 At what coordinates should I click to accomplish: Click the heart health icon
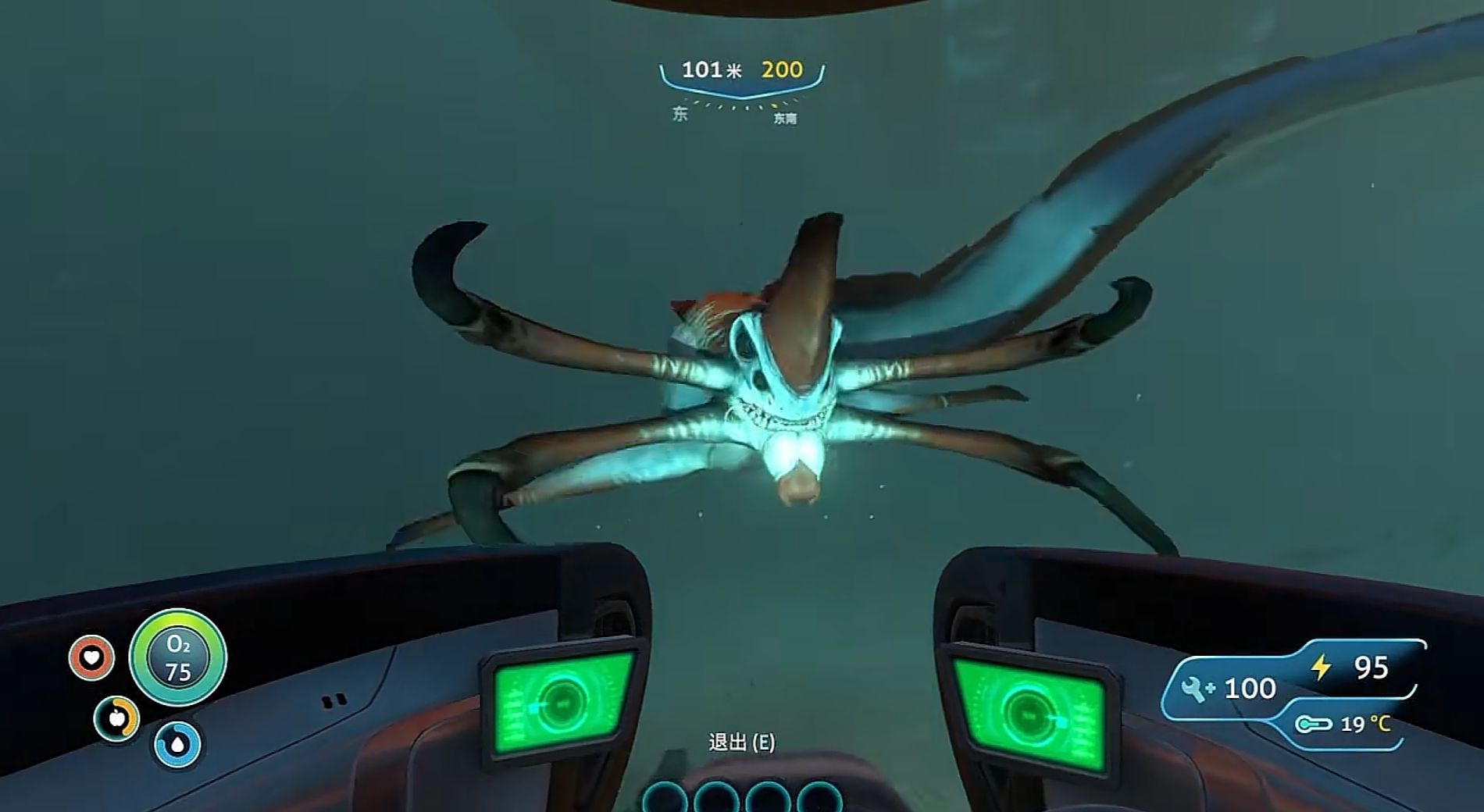[91, 657]
